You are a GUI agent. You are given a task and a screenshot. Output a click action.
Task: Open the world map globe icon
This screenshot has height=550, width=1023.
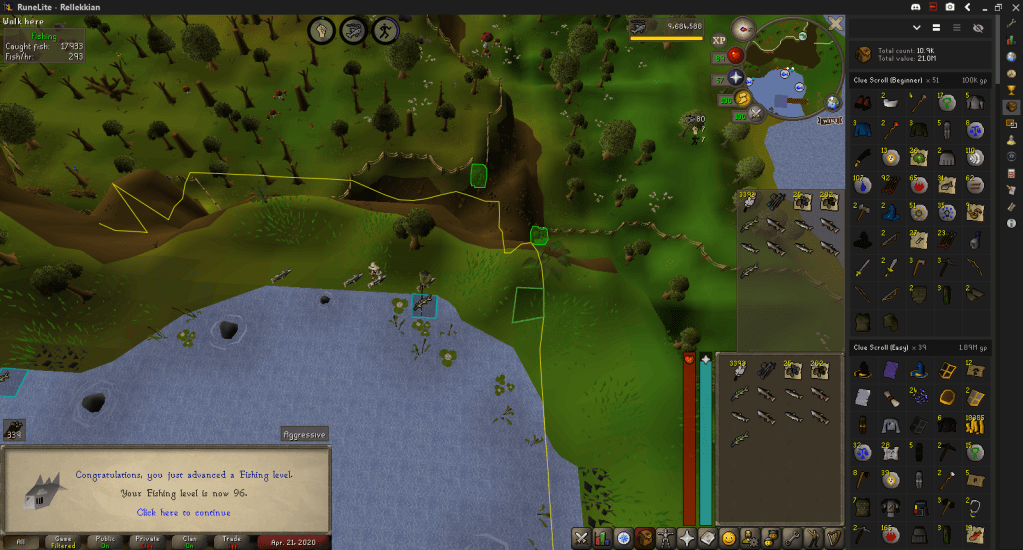pyautogui.click(x=832, y=102)
